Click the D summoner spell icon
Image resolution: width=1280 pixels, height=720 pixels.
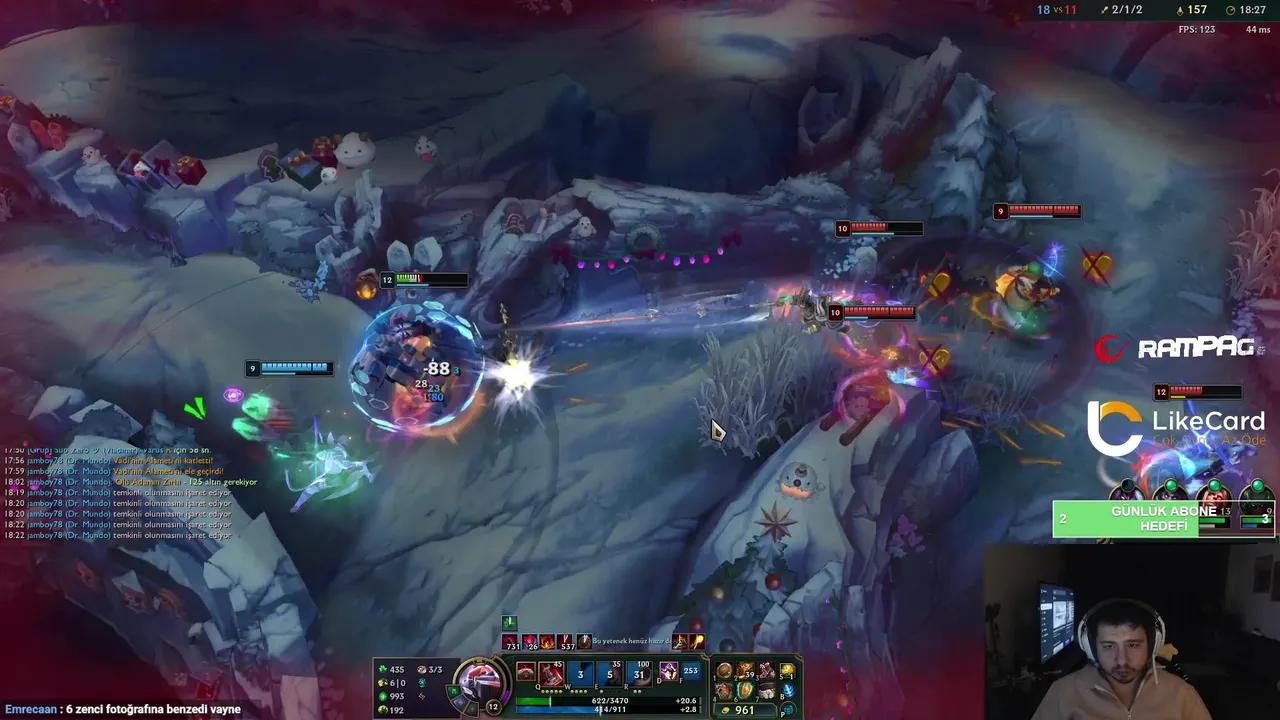(x=668, y=672)
